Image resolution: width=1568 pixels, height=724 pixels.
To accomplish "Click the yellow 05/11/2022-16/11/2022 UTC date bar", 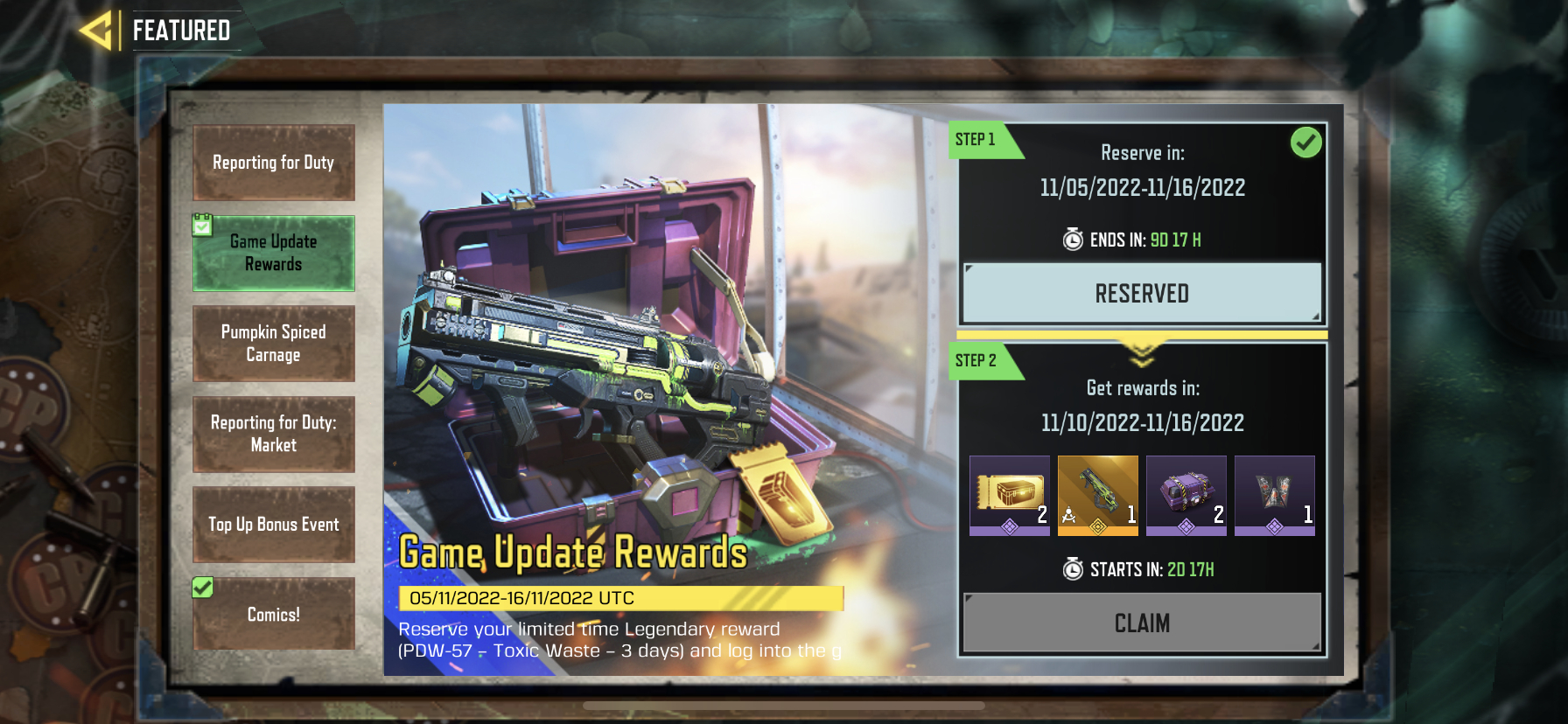I will [619, 598].
